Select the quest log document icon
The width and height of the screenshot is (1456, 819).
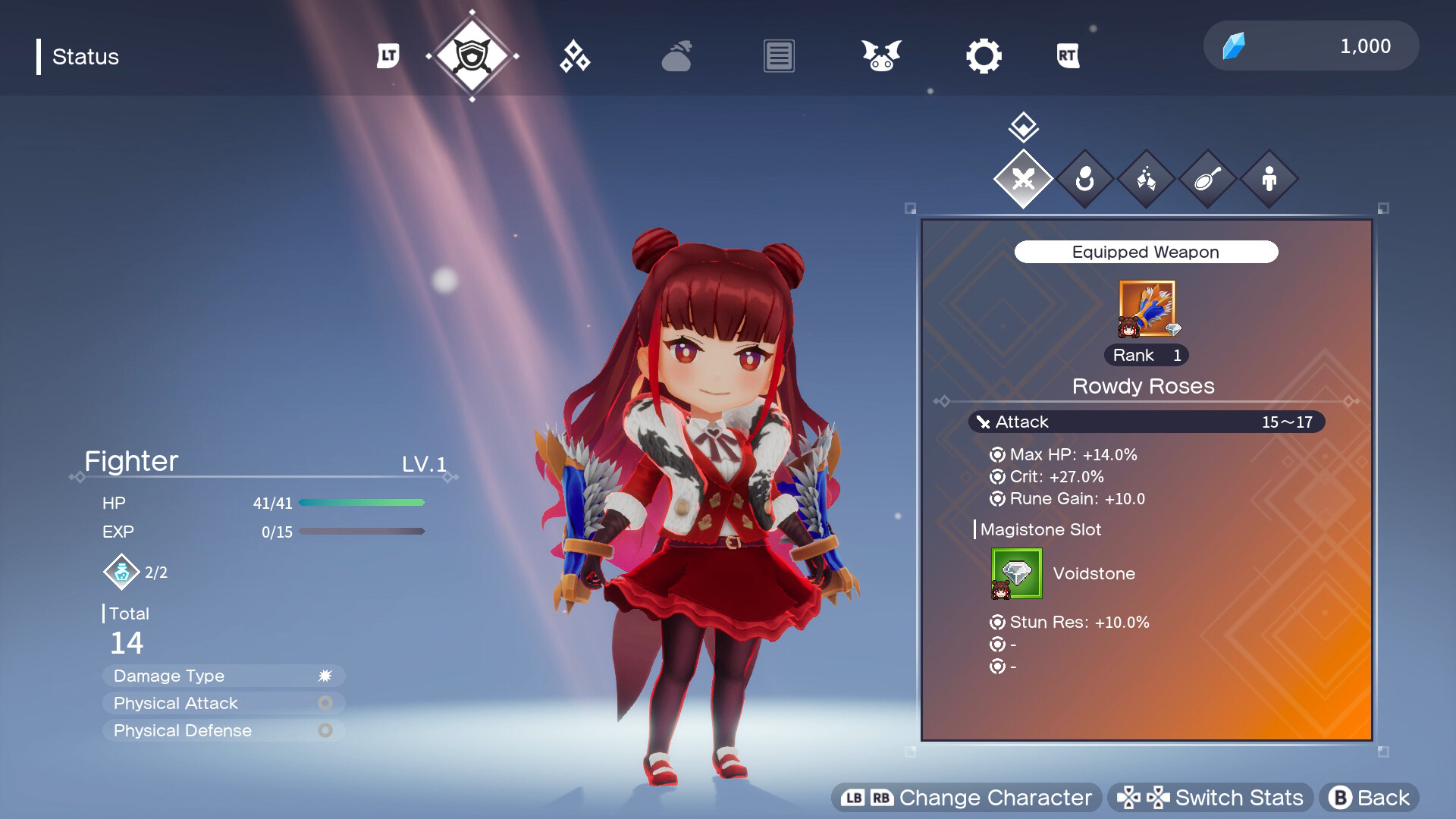click(x=778, y=55)
